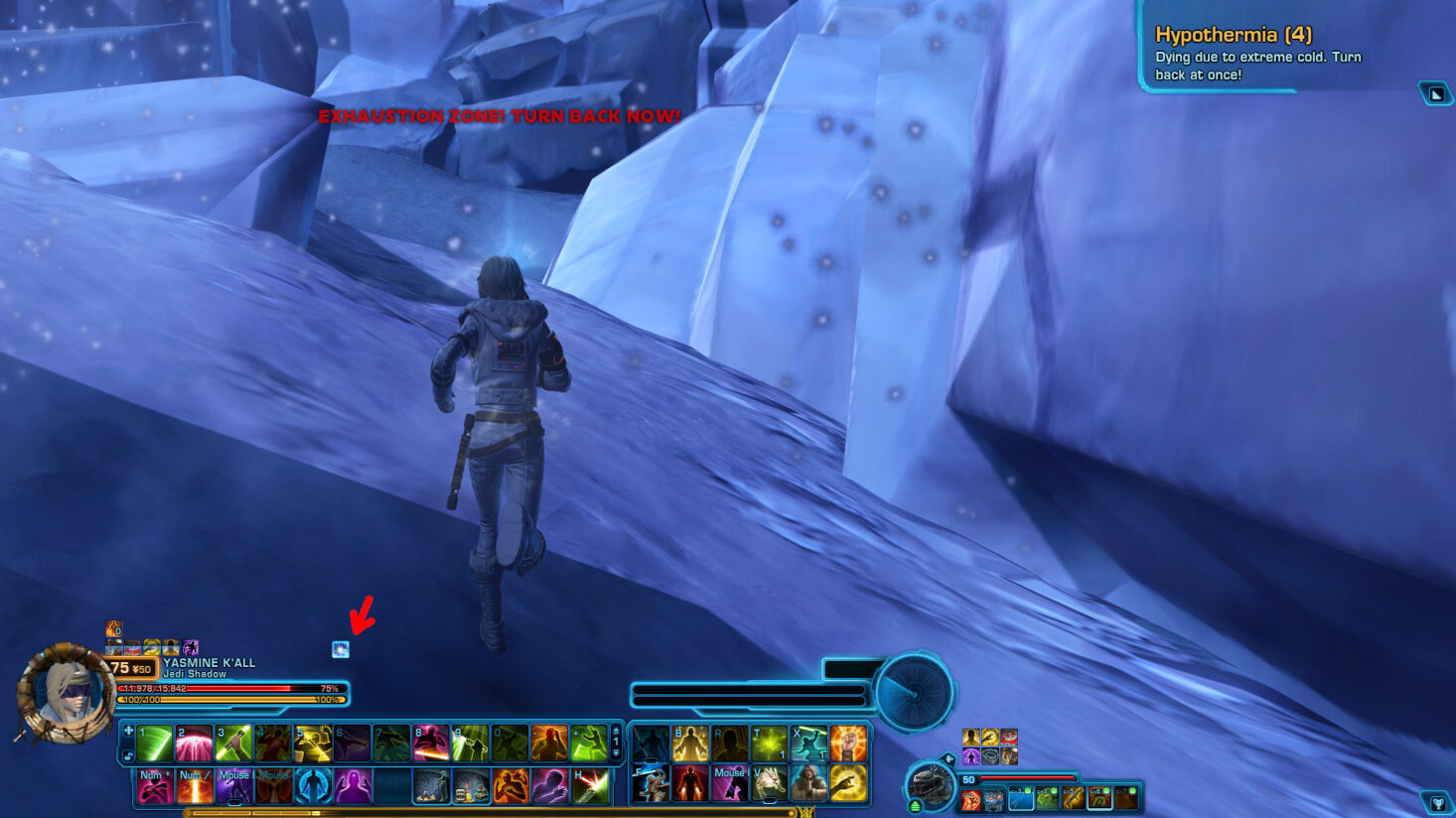Use the orange-bladed figure ability in slot 8
The width and height of the screenshot is (1456, 818).
point(431,743)
